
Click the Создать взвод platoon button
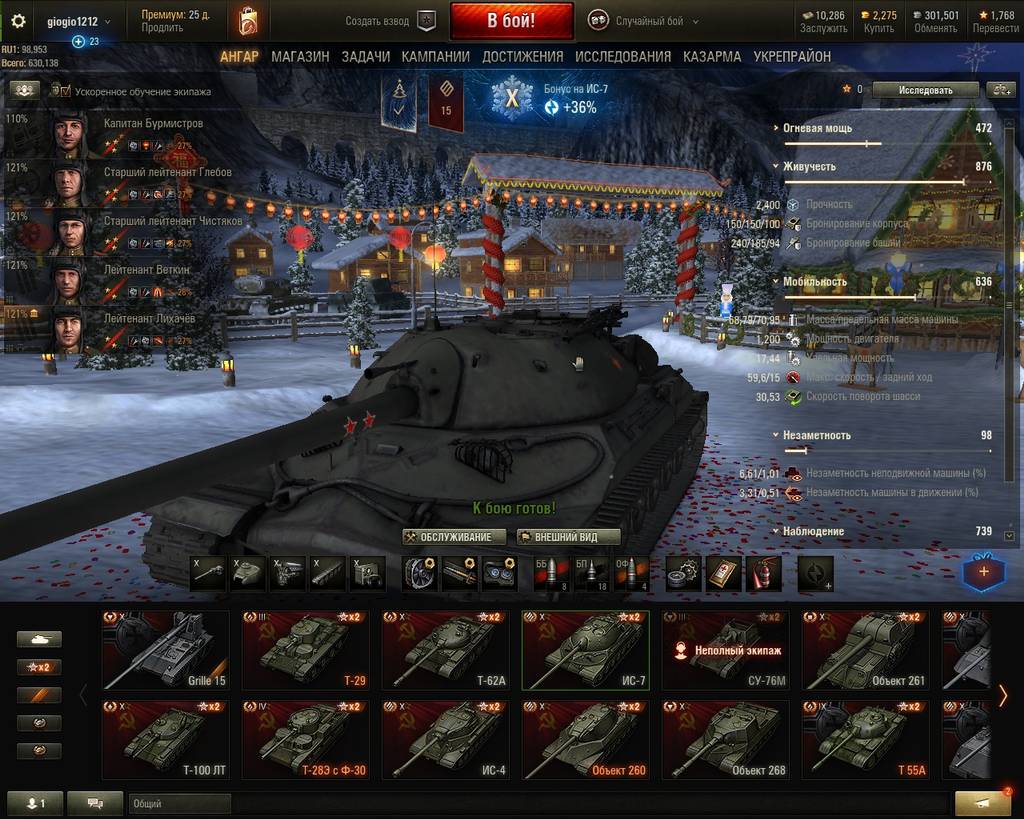(391, 21)
